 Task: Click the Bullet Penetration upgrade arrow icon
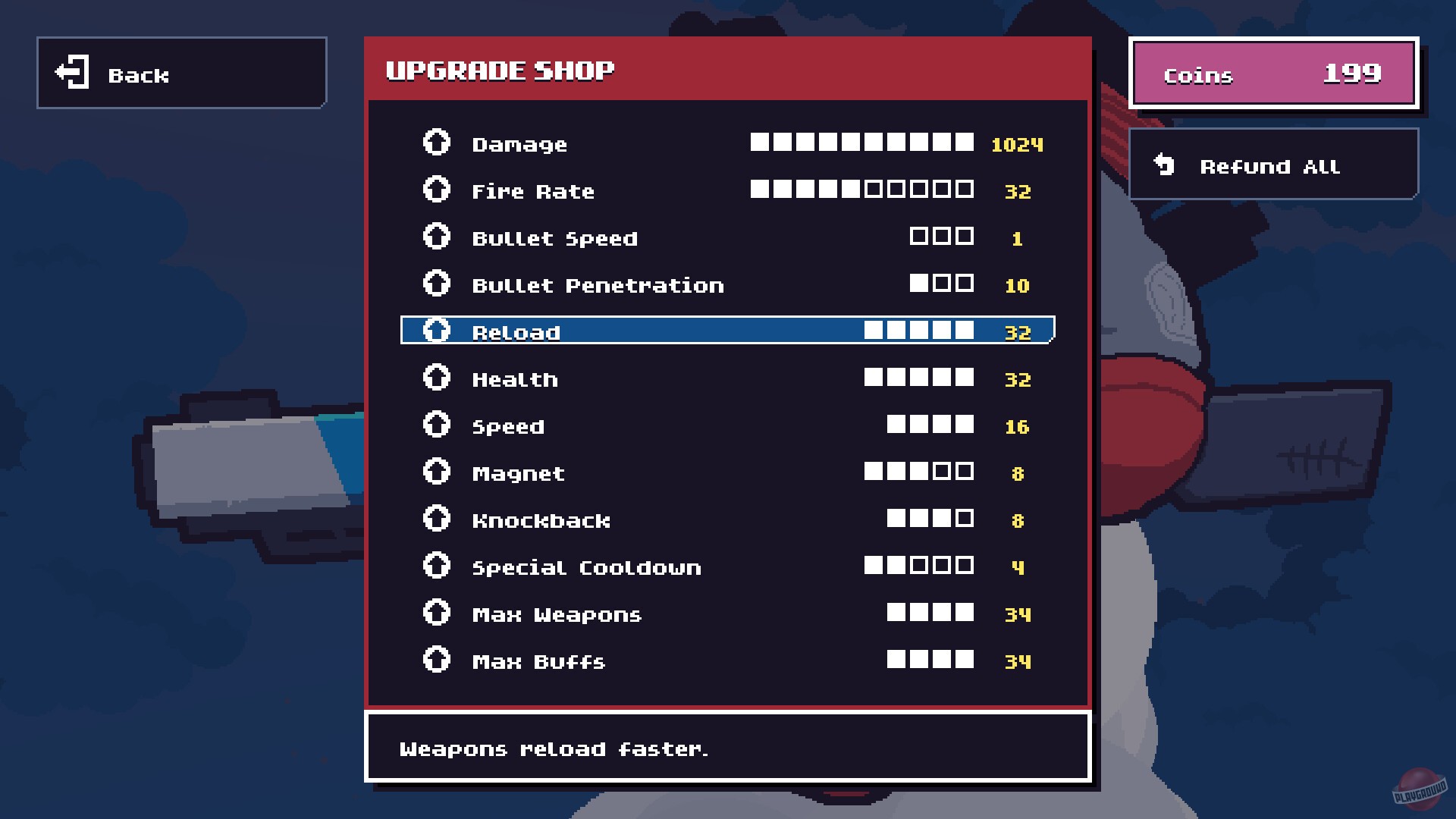[436, 283]
